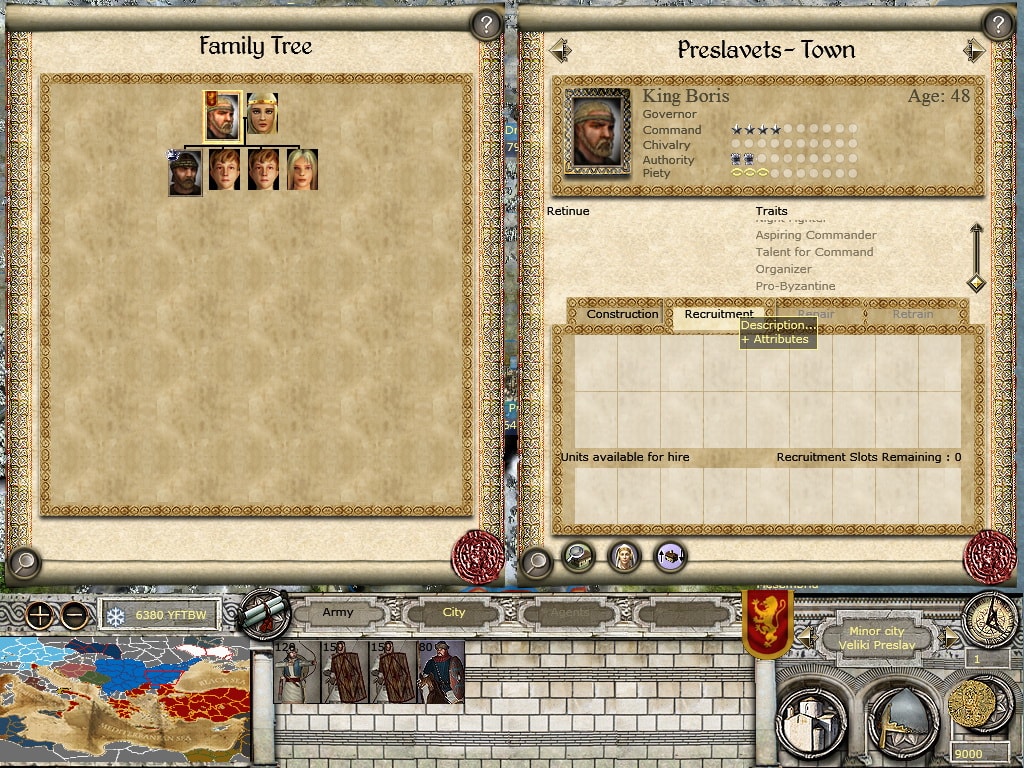Close the Family Tree with its red seal

pyautogui.click(x=477, y=558)
